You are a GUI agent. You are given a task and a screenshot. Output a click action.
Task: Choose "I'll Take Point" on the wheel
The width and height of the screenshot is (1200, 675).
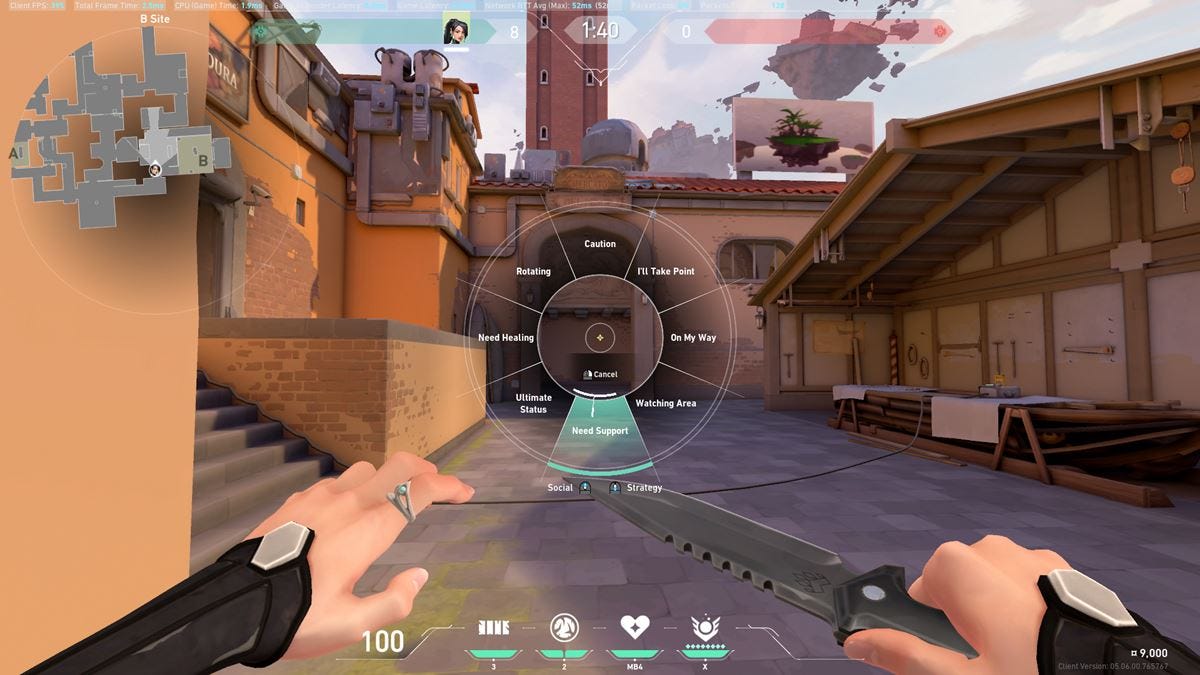[665, 272]
